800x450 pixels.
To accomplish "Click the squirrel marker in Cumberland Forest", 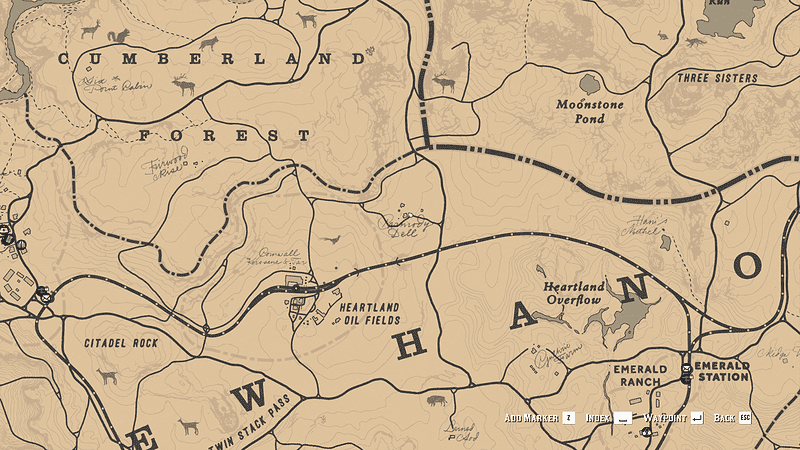I will click(119, 36).
